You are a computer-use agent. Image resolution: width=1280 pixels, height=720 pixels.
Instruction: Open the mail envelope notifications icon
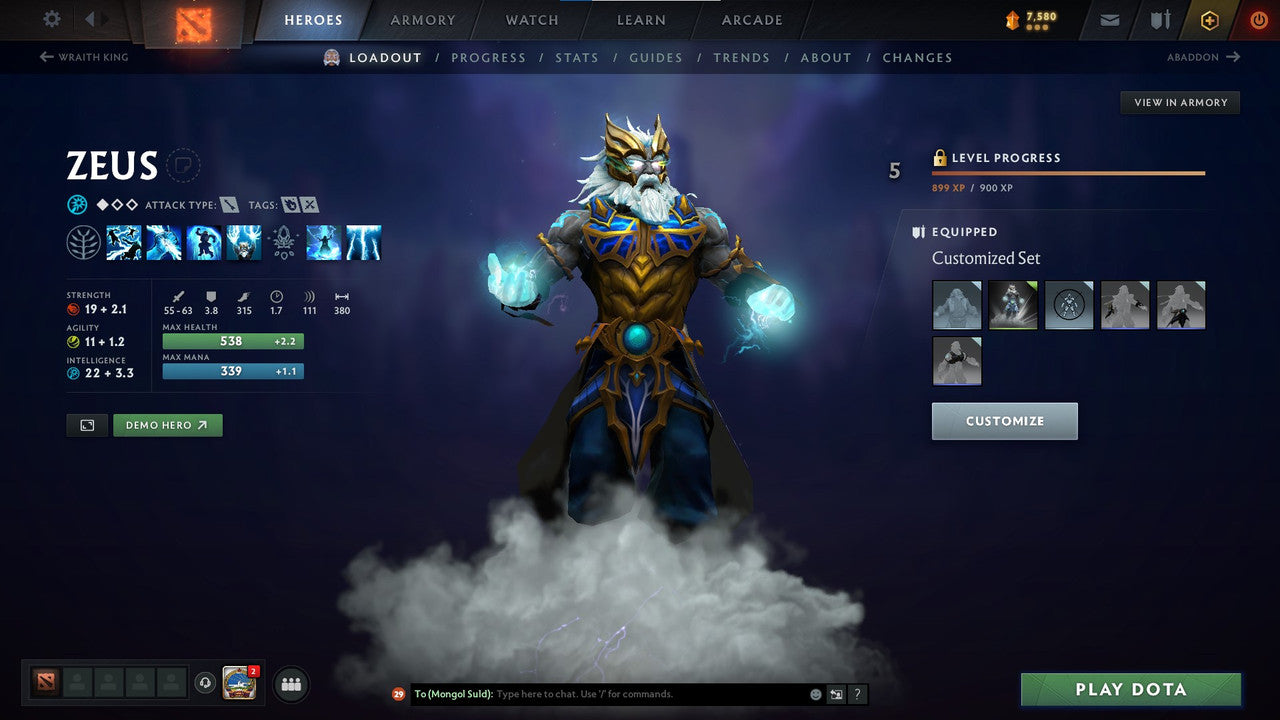(1108, 20)
